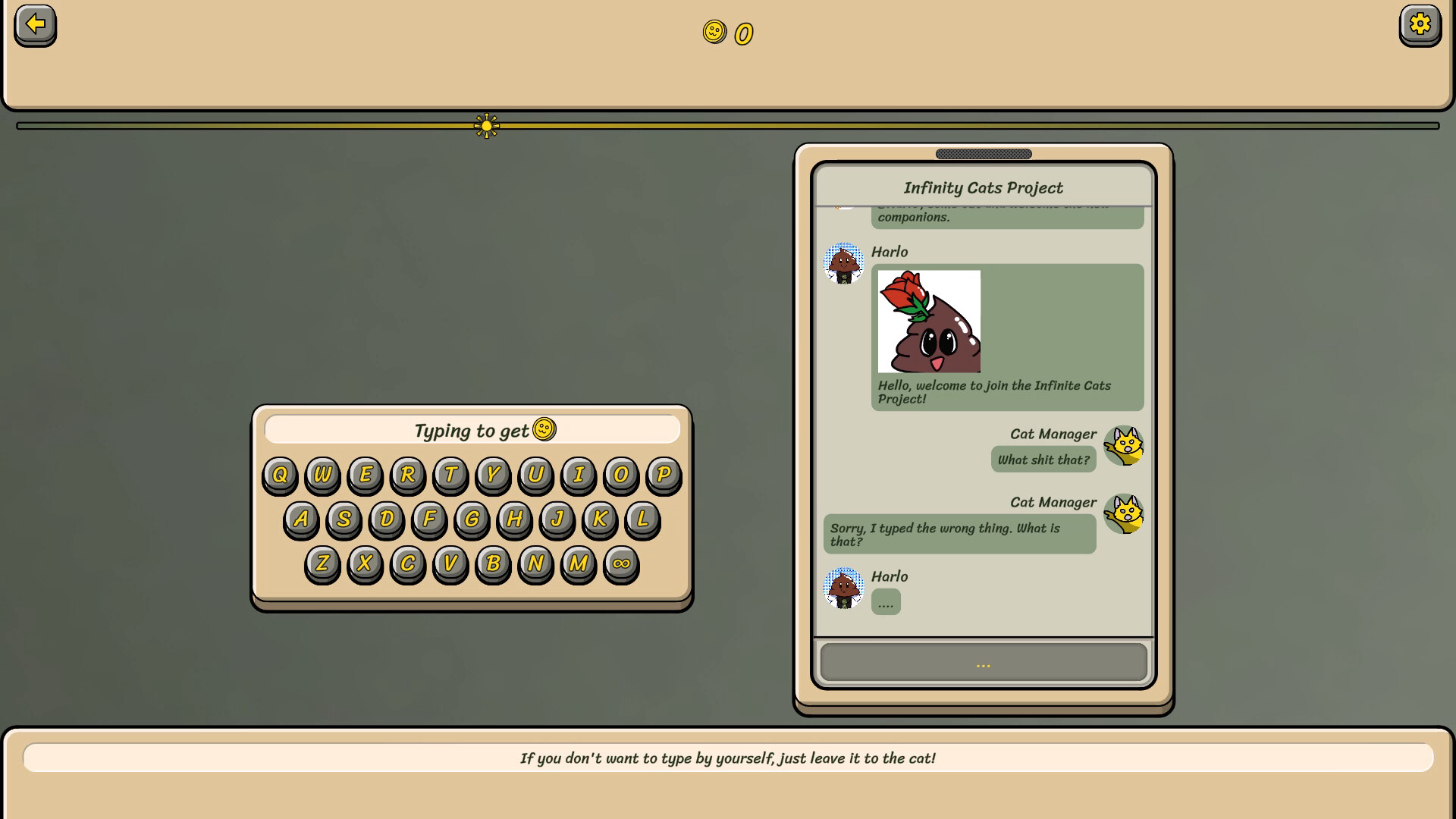The width and height of the screenshot is (1456, 819).
Task: Click the sun marker on the day bar
Action: click(x=487, y=126)
